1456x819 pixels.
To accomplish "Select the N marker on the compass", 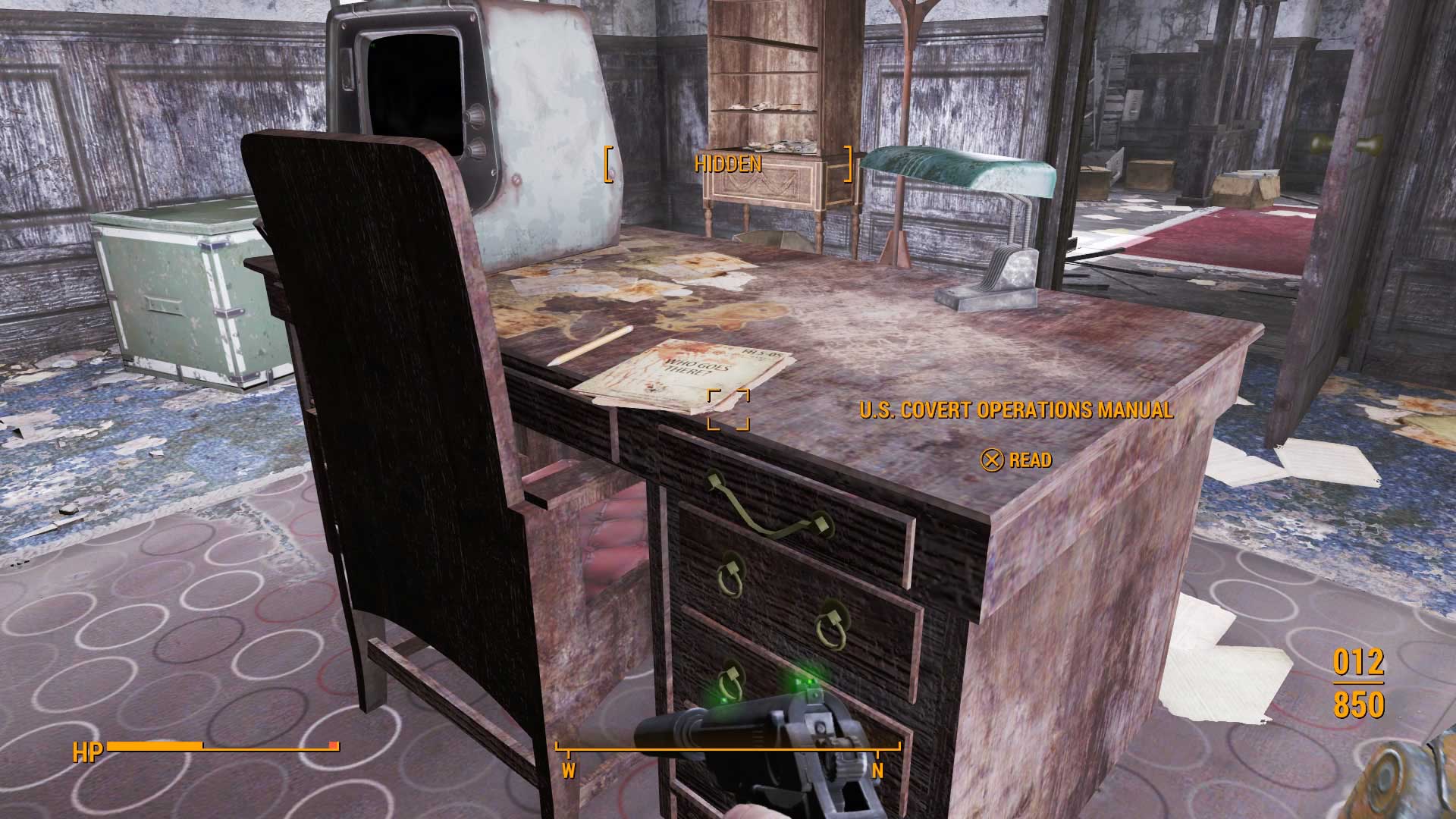I will click(880, 770).
